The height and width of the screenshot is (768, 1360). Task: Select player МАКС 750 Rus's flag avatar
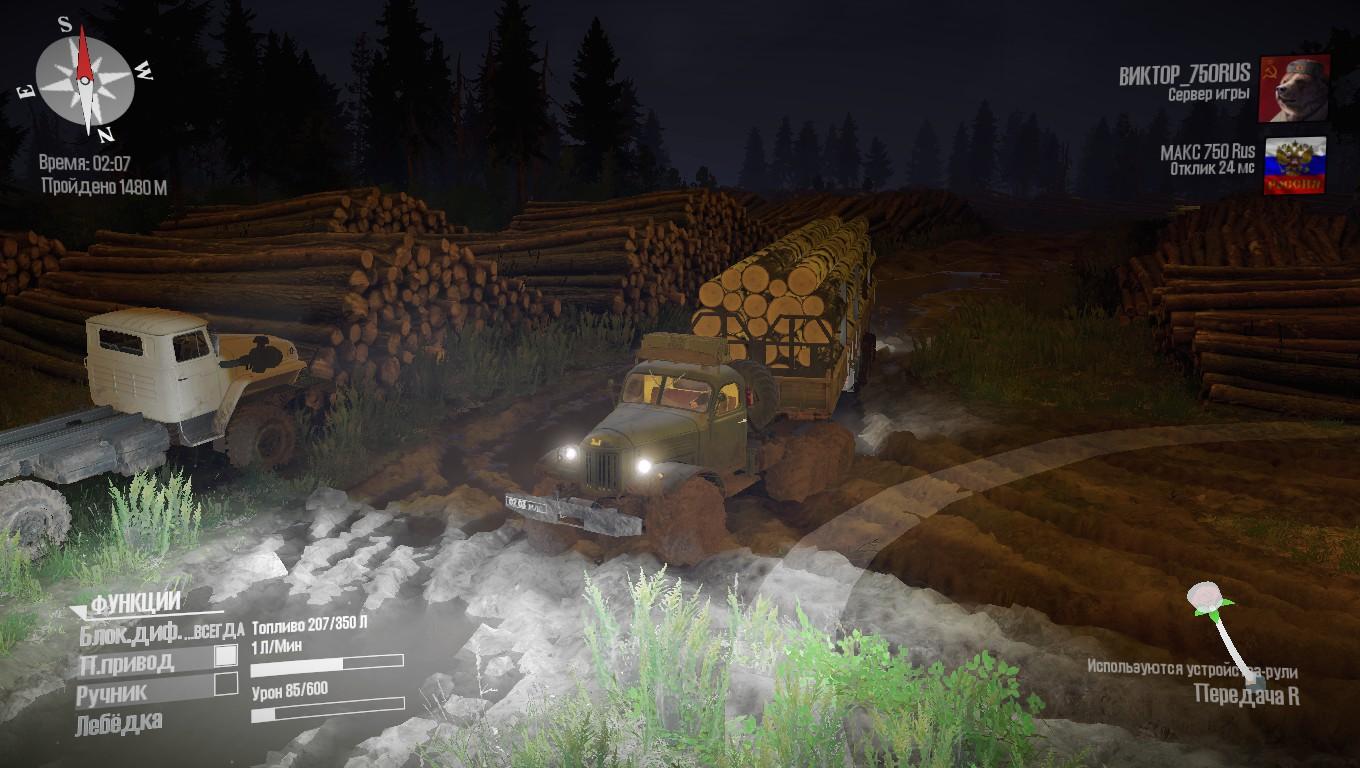click(1295, 166)
